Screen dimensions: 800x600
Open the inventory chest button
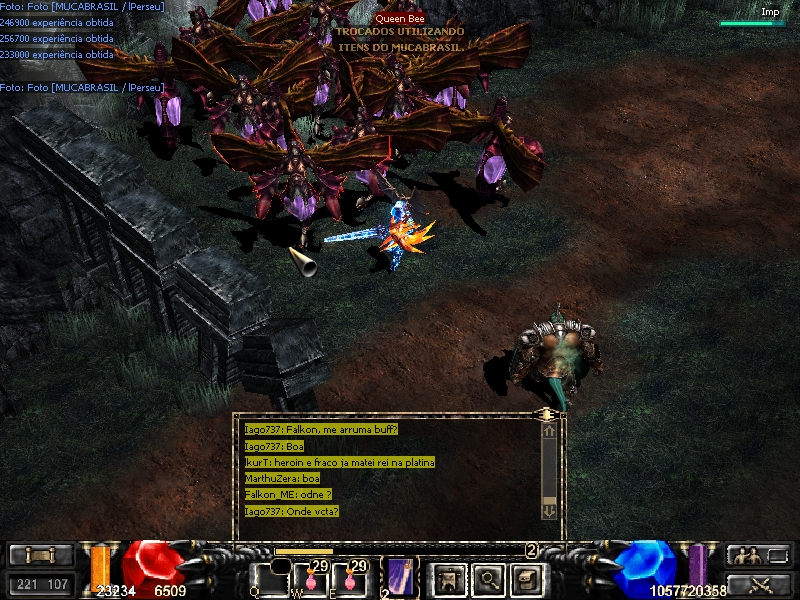click(527, 579)
